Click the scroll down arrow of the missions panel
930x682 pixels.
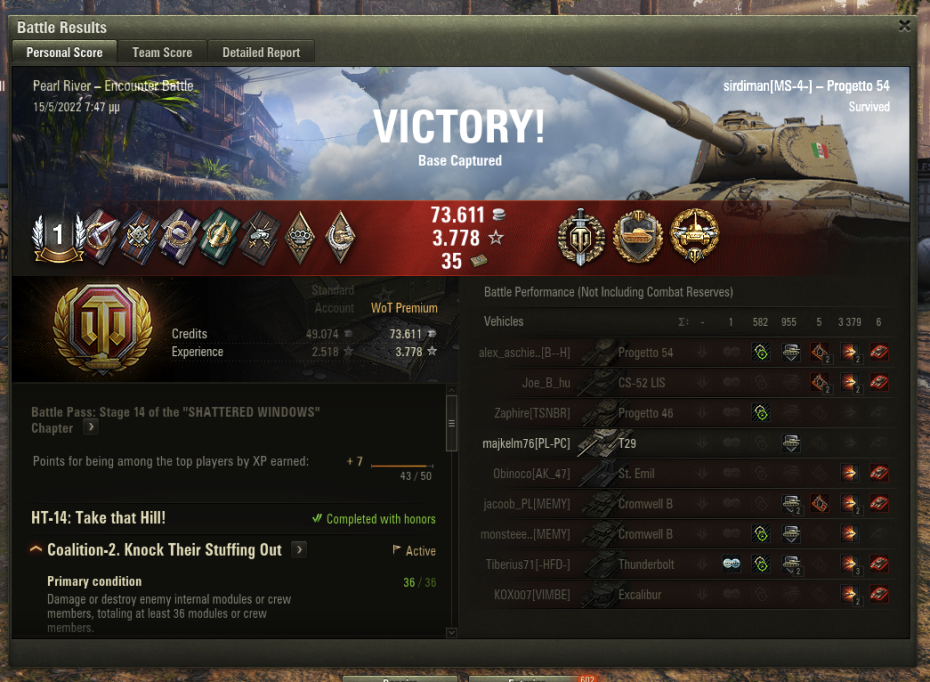(451, 632)
